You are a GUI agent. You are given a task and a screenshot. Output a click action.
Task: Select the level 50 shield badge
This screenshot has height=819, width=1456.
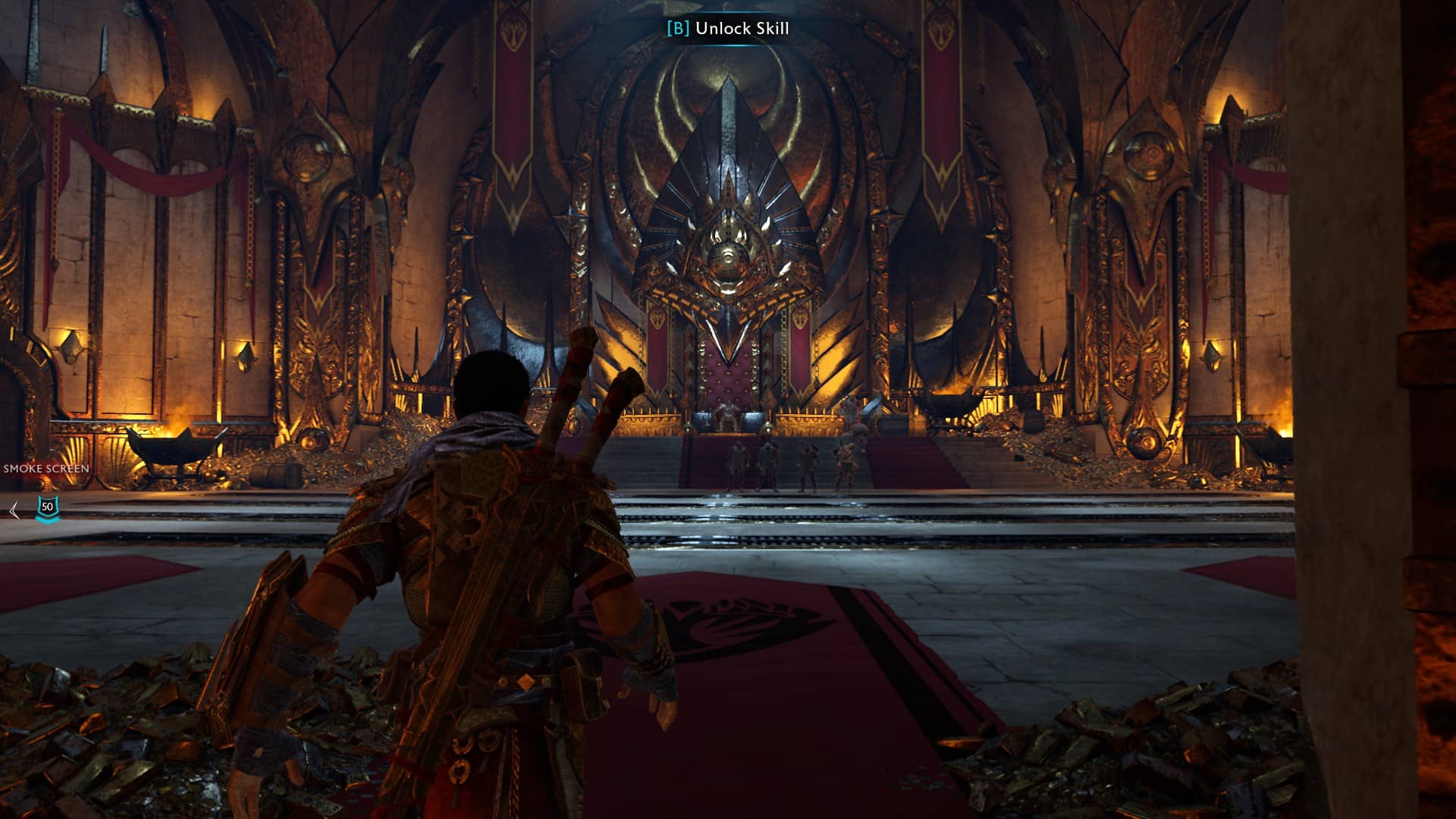pos(48,507)
